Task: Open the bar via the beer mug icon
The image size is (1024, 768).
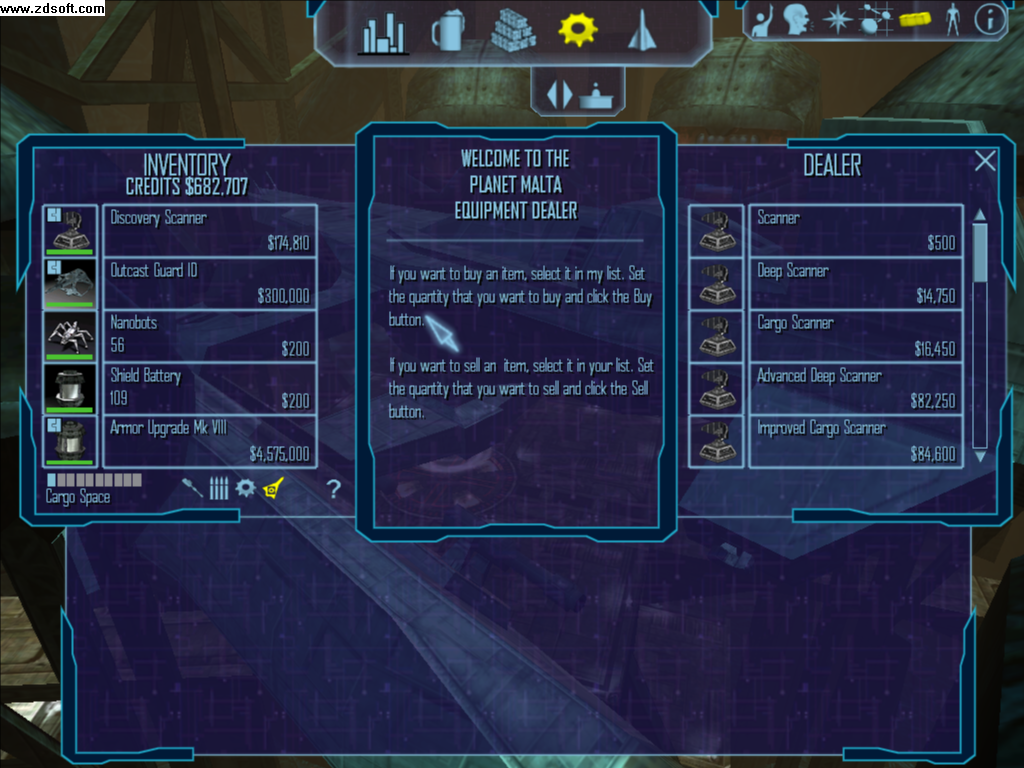Action: click(448, 32)
